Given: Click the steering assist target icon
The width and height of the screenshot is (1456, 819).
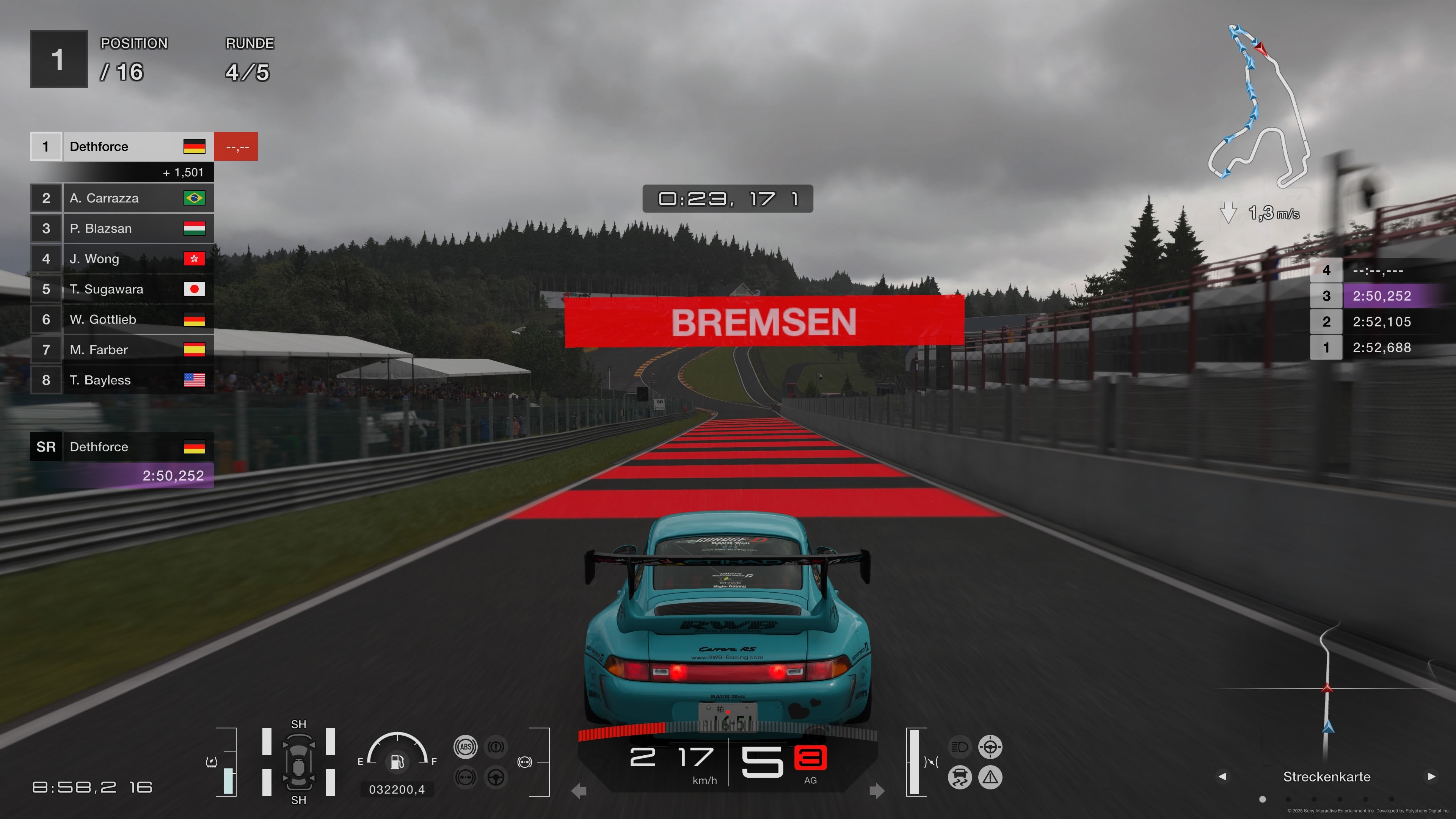Looking at the screenshot, I should pyautogui.click(x=990, y=747).
